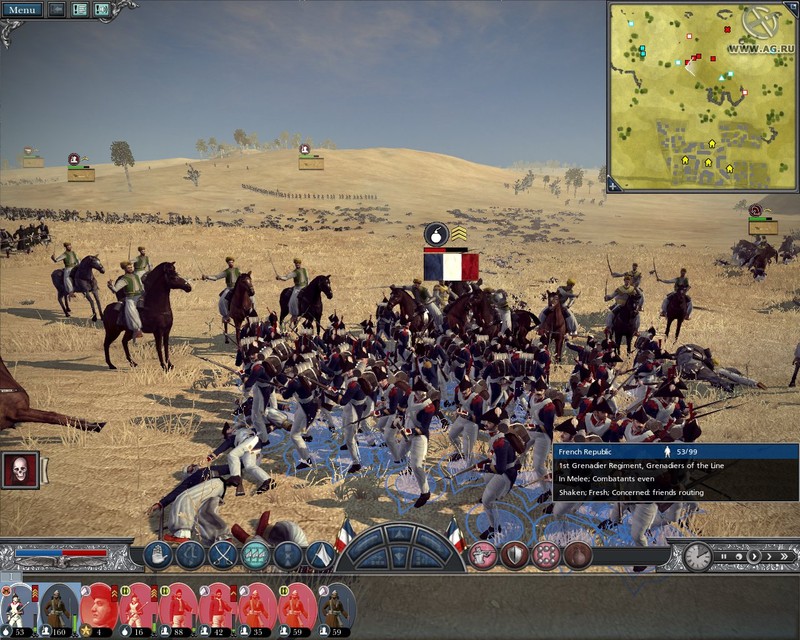Click the exclamation chat icon in top bar
This screenshot has width=800, height=640.
pyautogui.click(x=102, y=10)
